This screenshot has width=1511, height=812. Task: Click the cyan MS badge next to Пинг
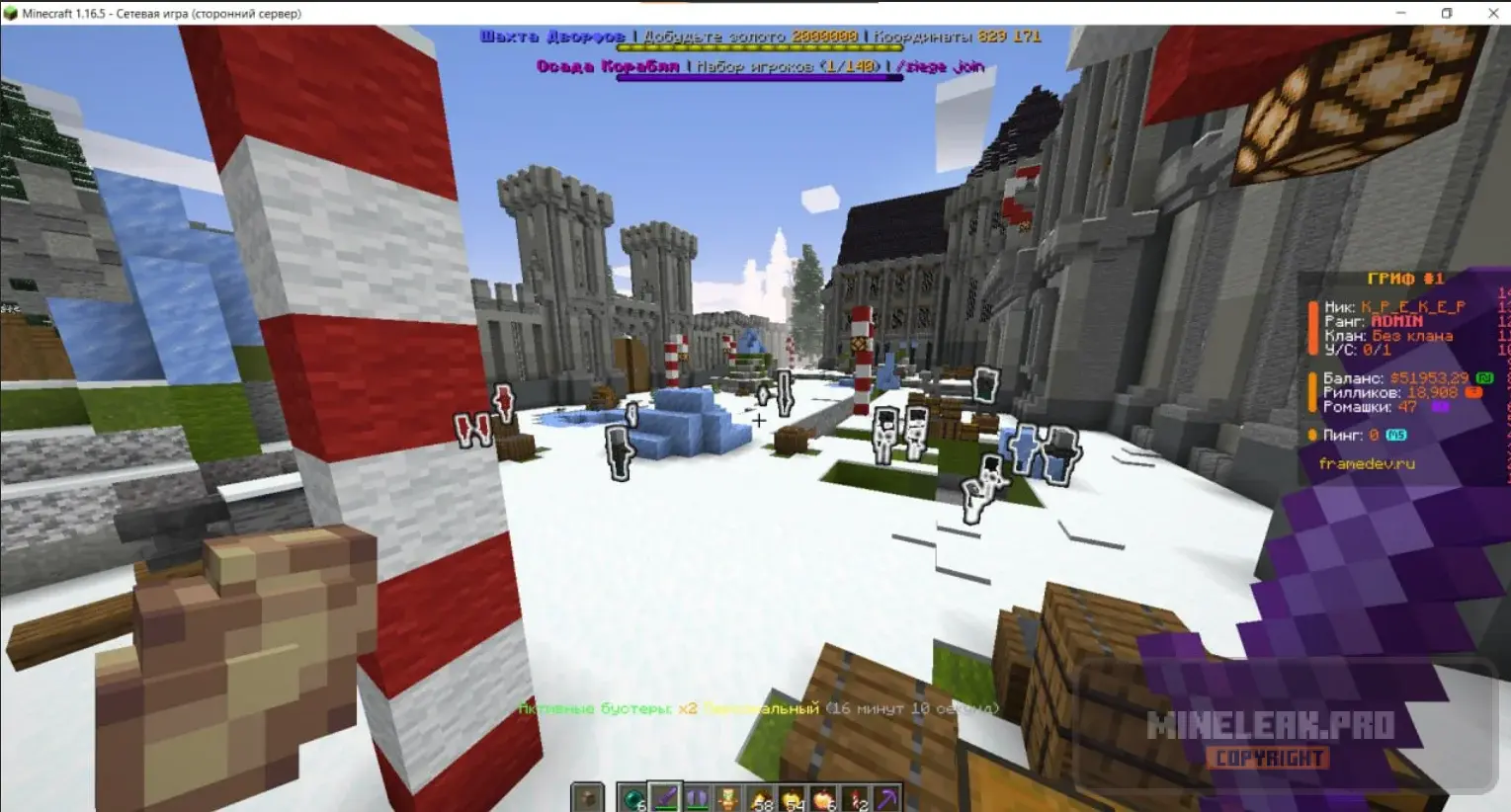coord(1396,435)
